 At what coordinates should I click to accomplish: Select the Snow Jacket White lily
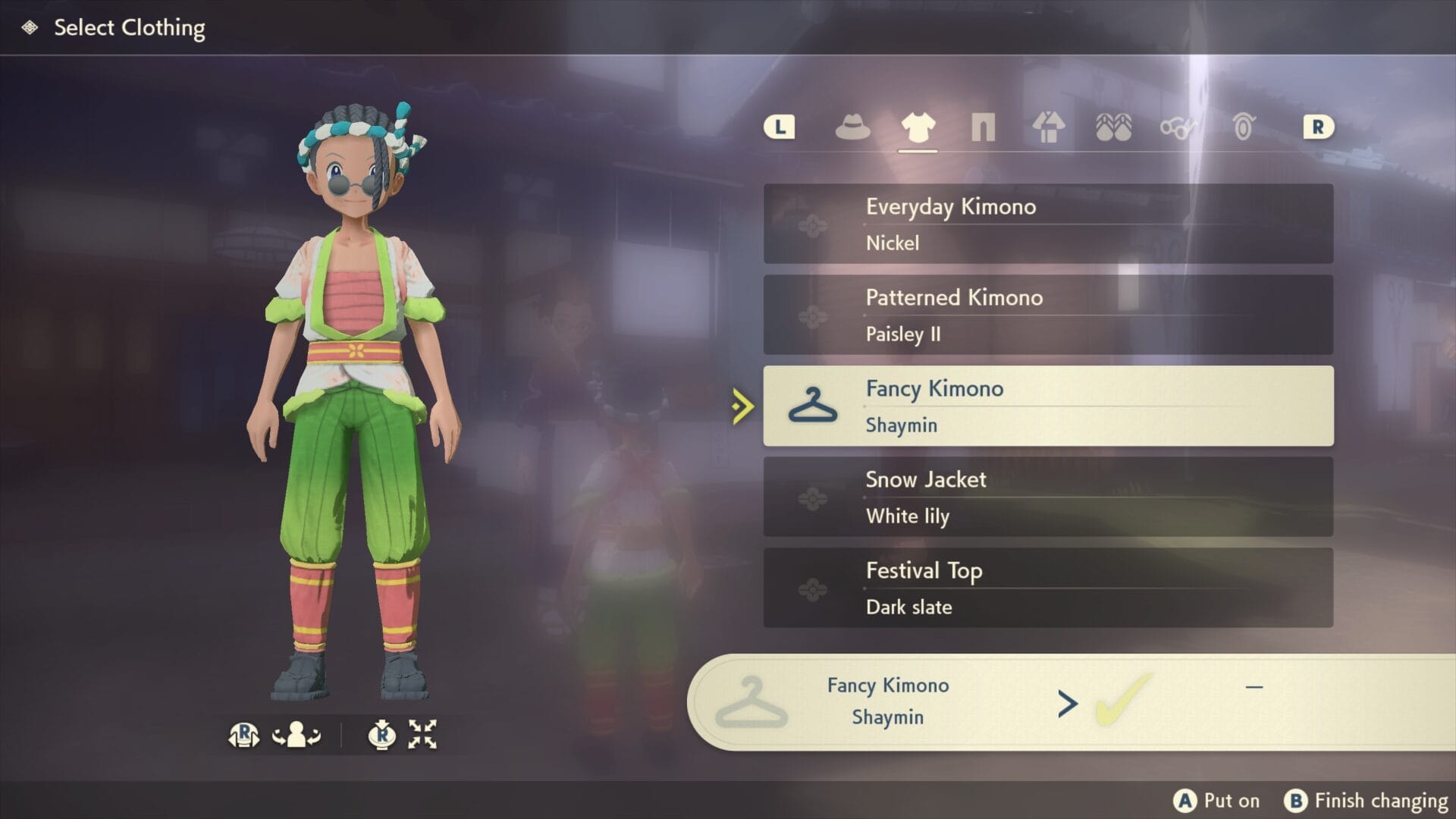pyautogui.click(x=1047, y=497)
